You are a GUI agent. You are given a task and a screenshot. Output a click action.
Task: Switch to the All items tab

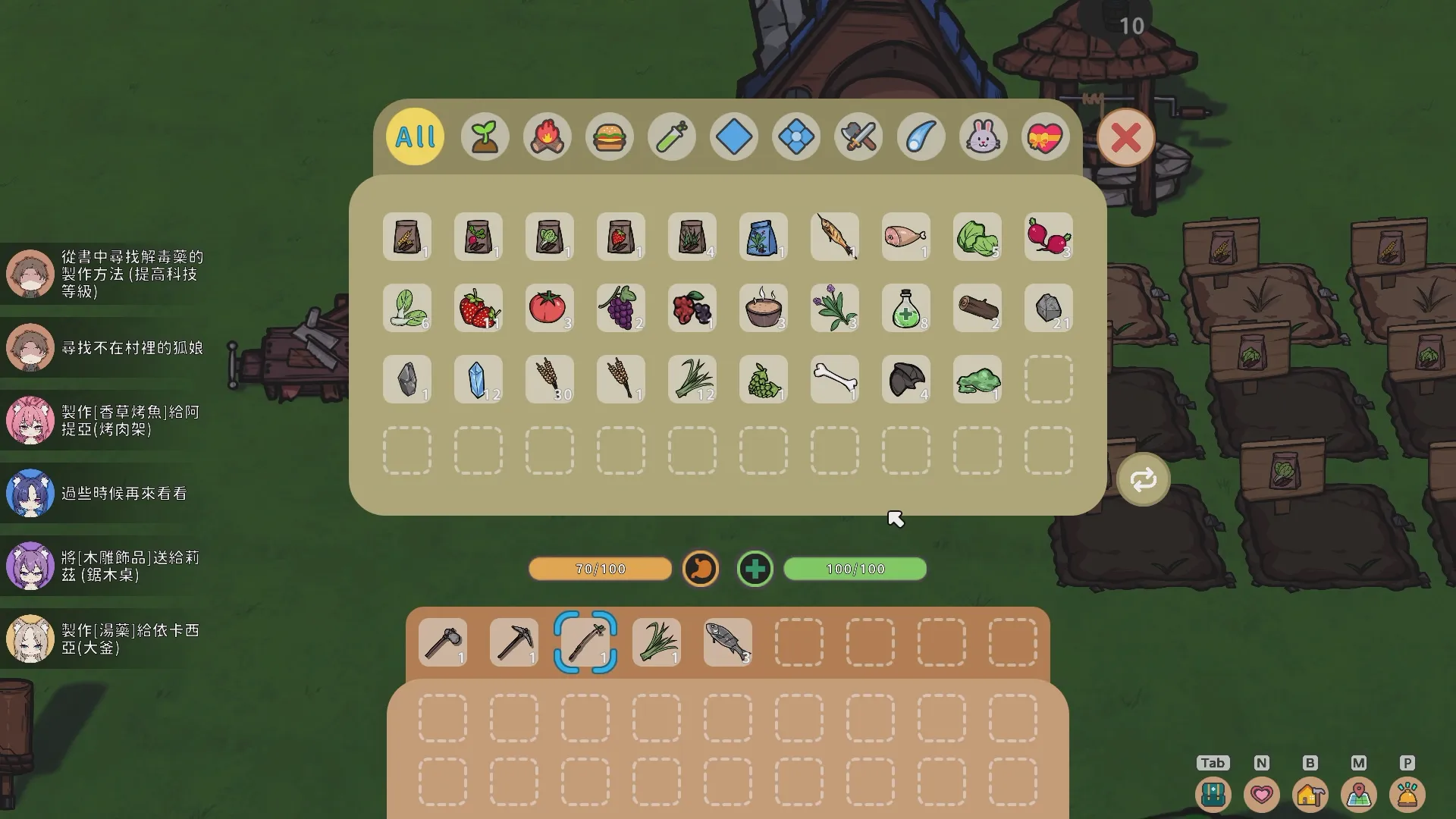tap(415, 137)
